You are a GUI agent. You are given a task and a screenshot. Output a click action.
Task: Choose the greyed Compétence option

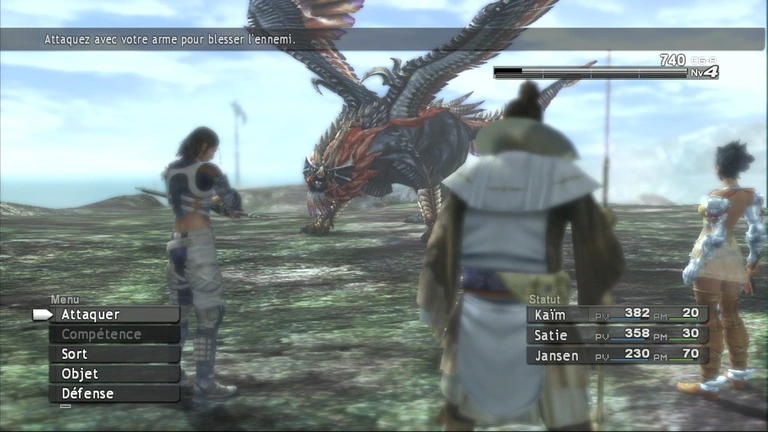pos(114,334)
